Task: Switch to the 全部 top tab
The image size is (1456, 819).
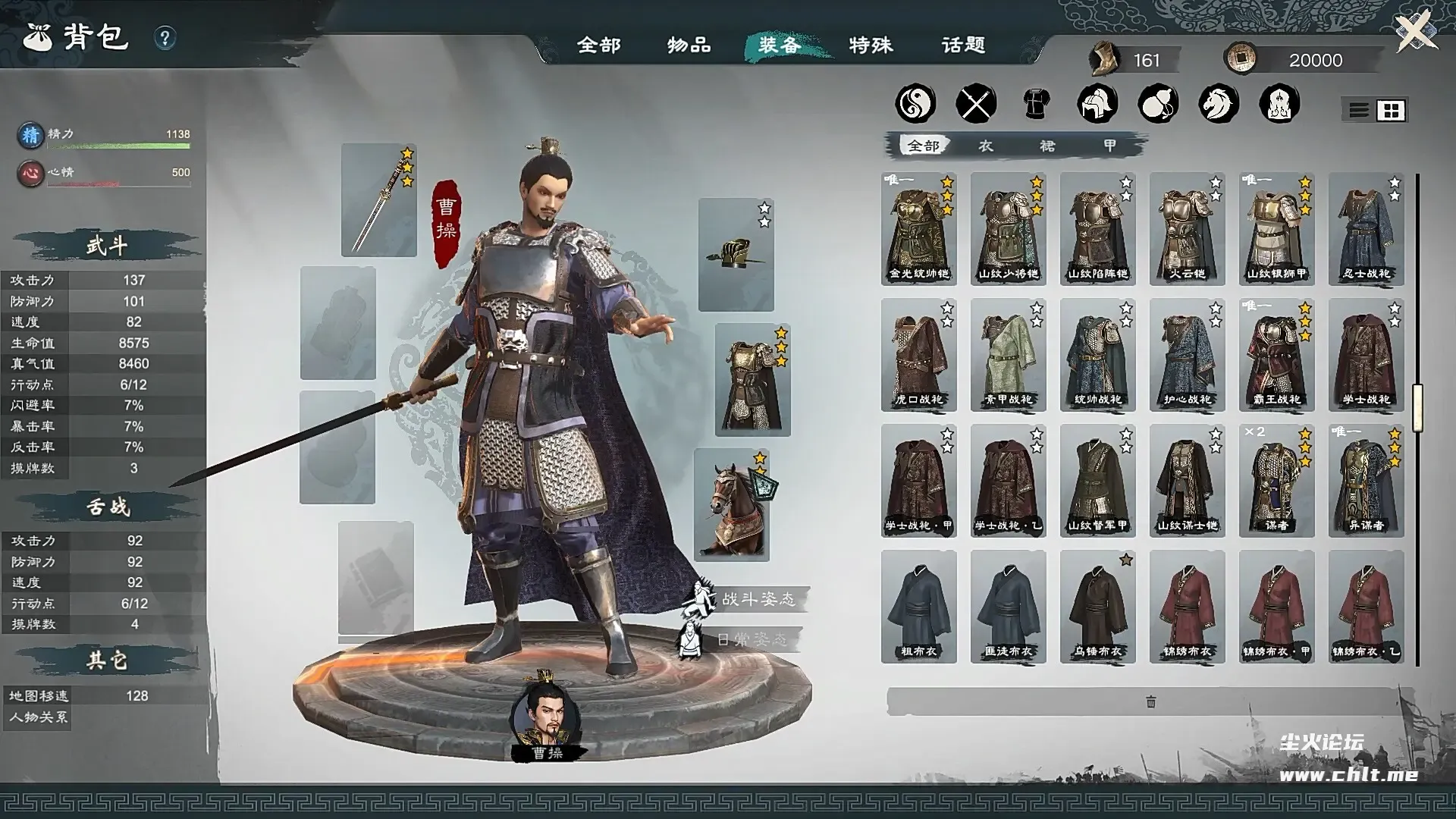Action: (x=599, y=45)
